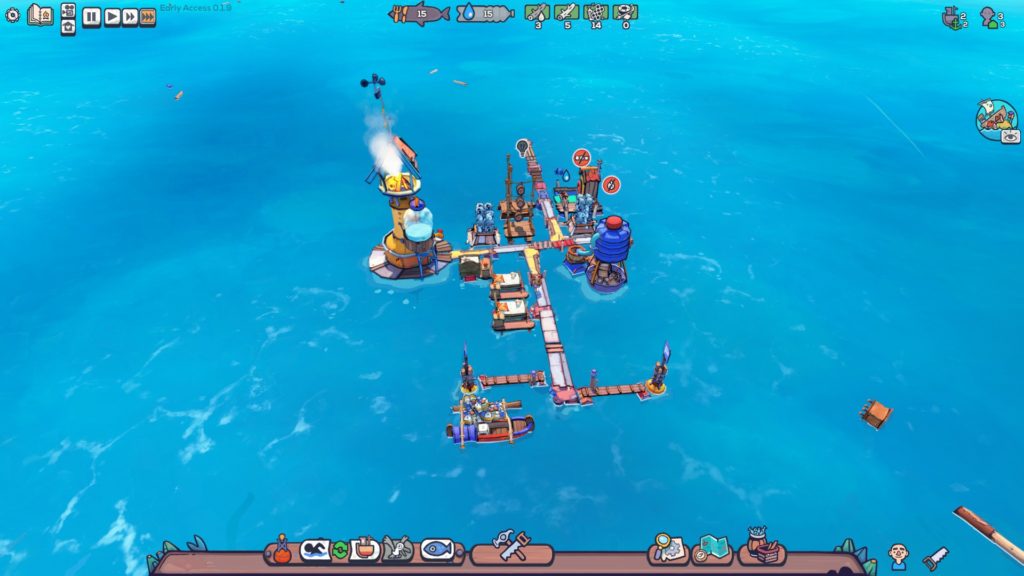The width and height of the screenshot is (1024, 576).
Task: Open settings with the gear icon
Action: (x=13, y=16)
